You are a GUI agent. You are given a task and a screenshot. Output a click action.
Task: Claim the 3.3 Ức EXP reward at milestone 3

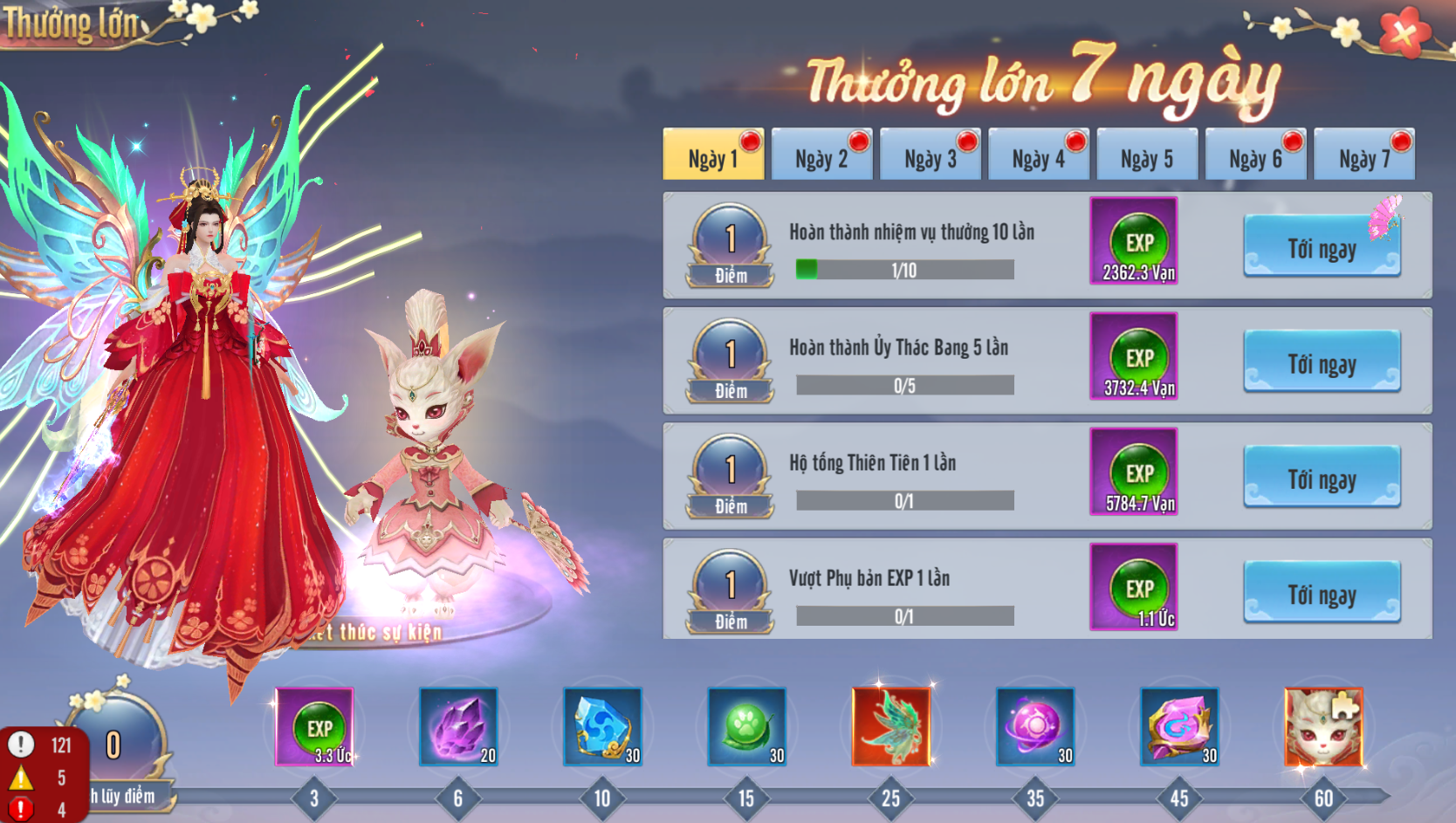tap(316, 726)
